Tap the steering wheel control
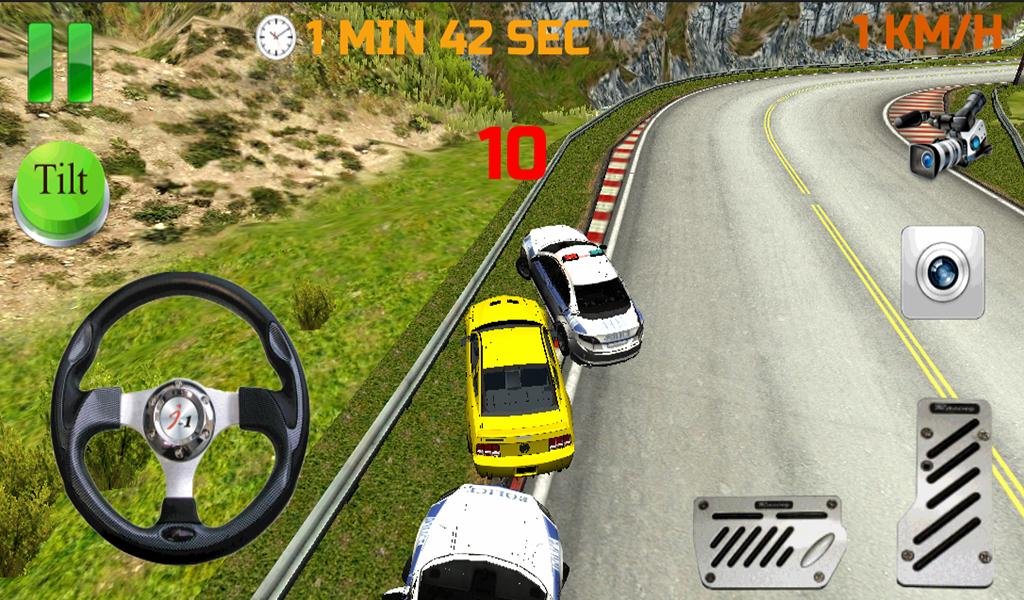 179,416
